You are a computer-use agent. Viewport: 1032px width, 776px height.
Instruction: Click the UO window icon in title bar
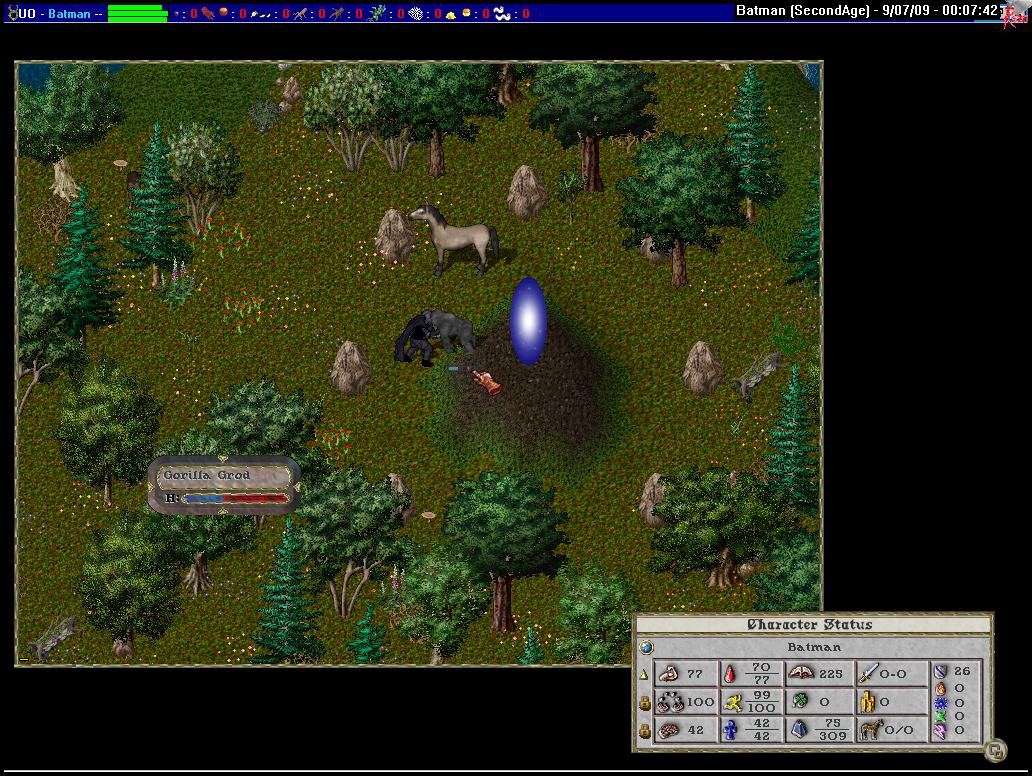pos(11,12)
